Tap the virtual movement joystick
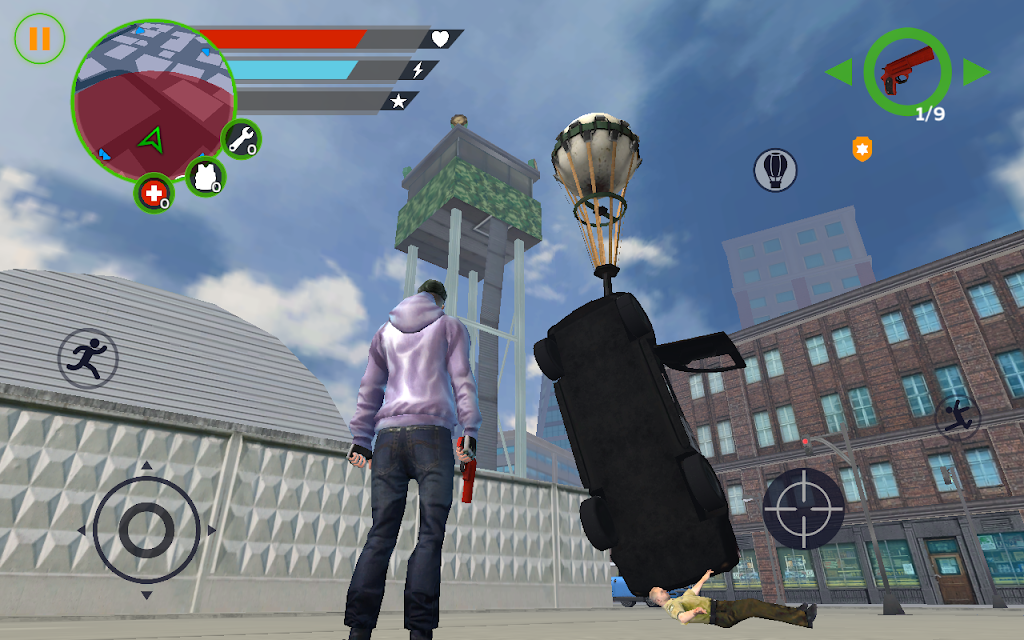This screenshot has height=640, width=1024. pos(146,529)
